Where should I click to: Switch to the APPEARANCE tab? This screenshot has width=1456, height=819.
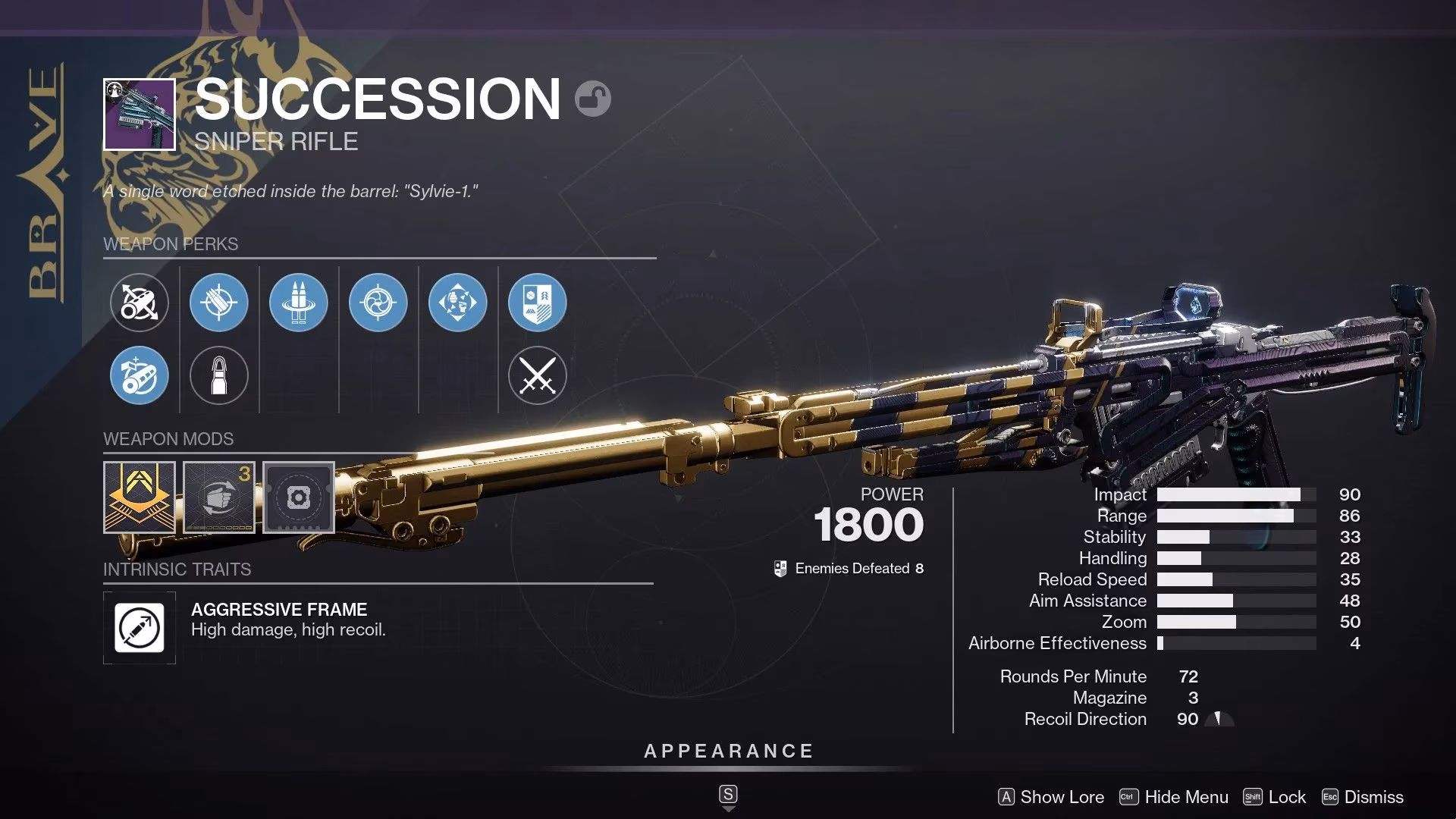point(727,752)
